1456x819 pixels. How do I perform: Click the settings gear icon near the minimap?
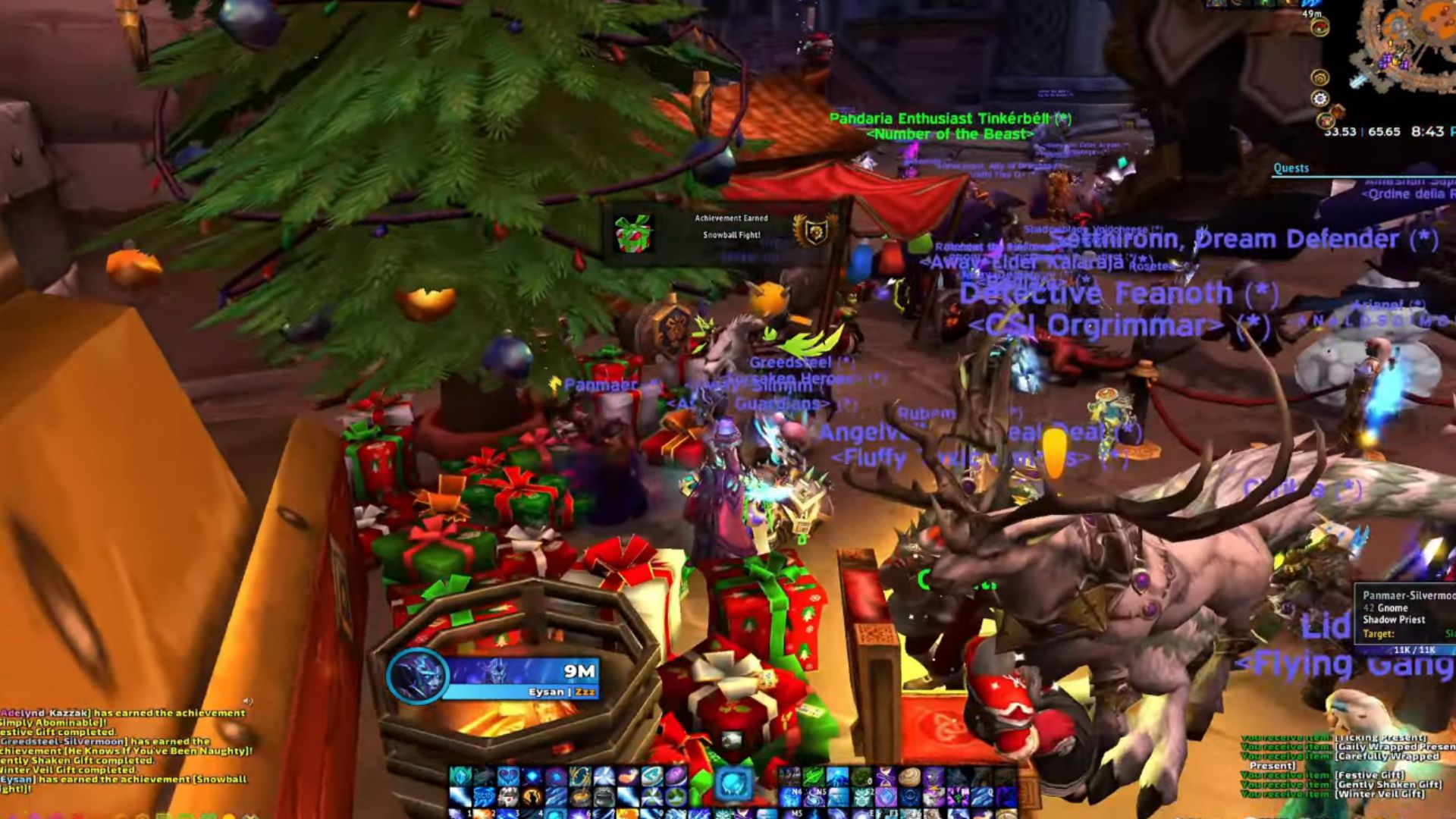click(x=1319, y=97)
